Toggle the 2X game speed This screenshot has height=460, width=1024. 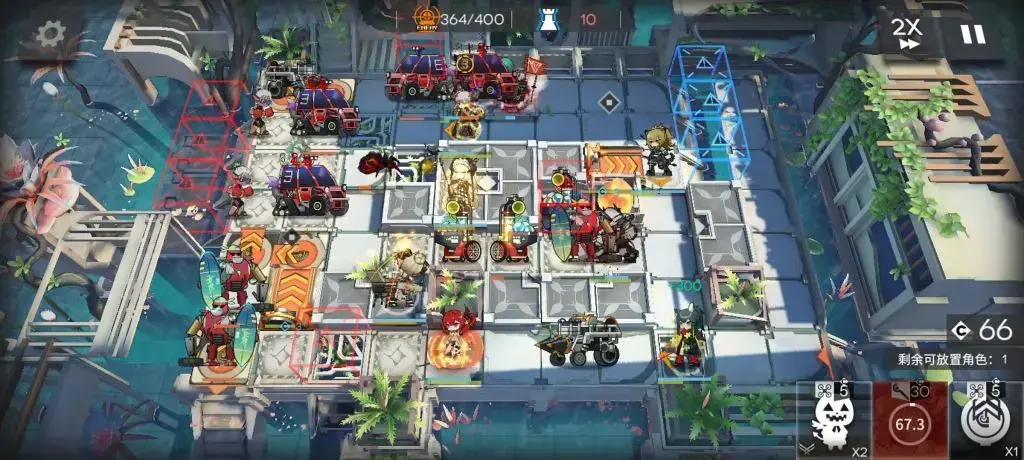point(908,33)
